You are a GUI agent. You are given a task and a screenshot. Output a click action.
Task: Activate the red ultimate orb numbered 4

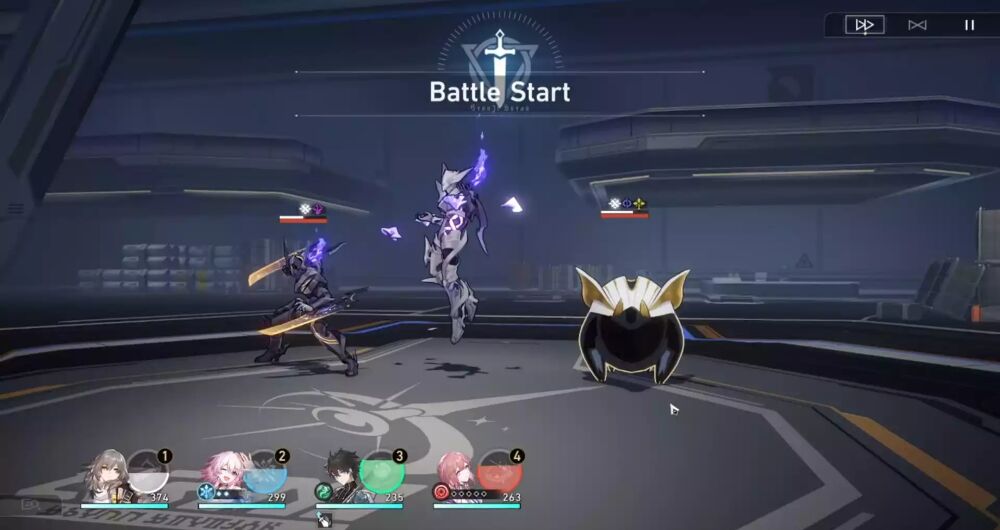coord(499,472)
